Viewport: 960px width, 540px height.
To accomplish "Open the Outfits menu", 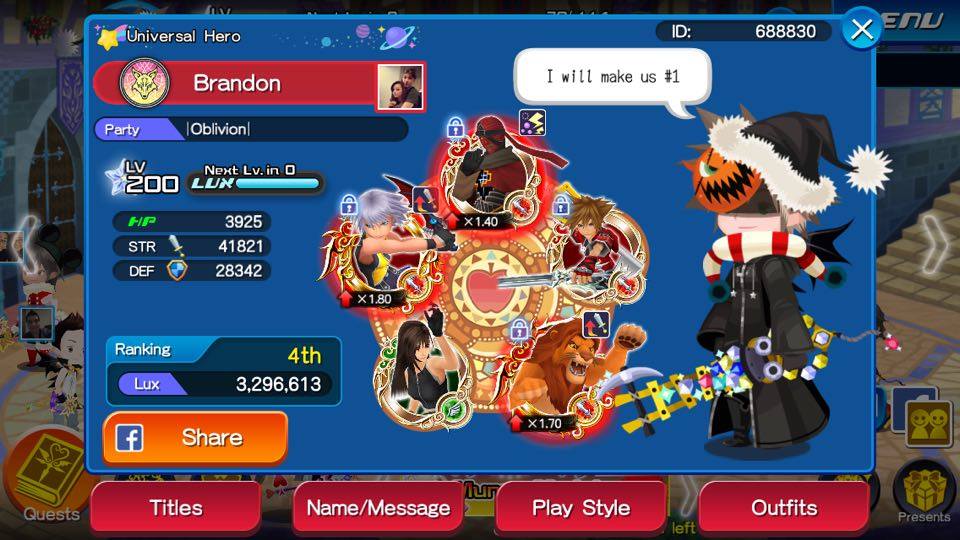I will 784,508.
